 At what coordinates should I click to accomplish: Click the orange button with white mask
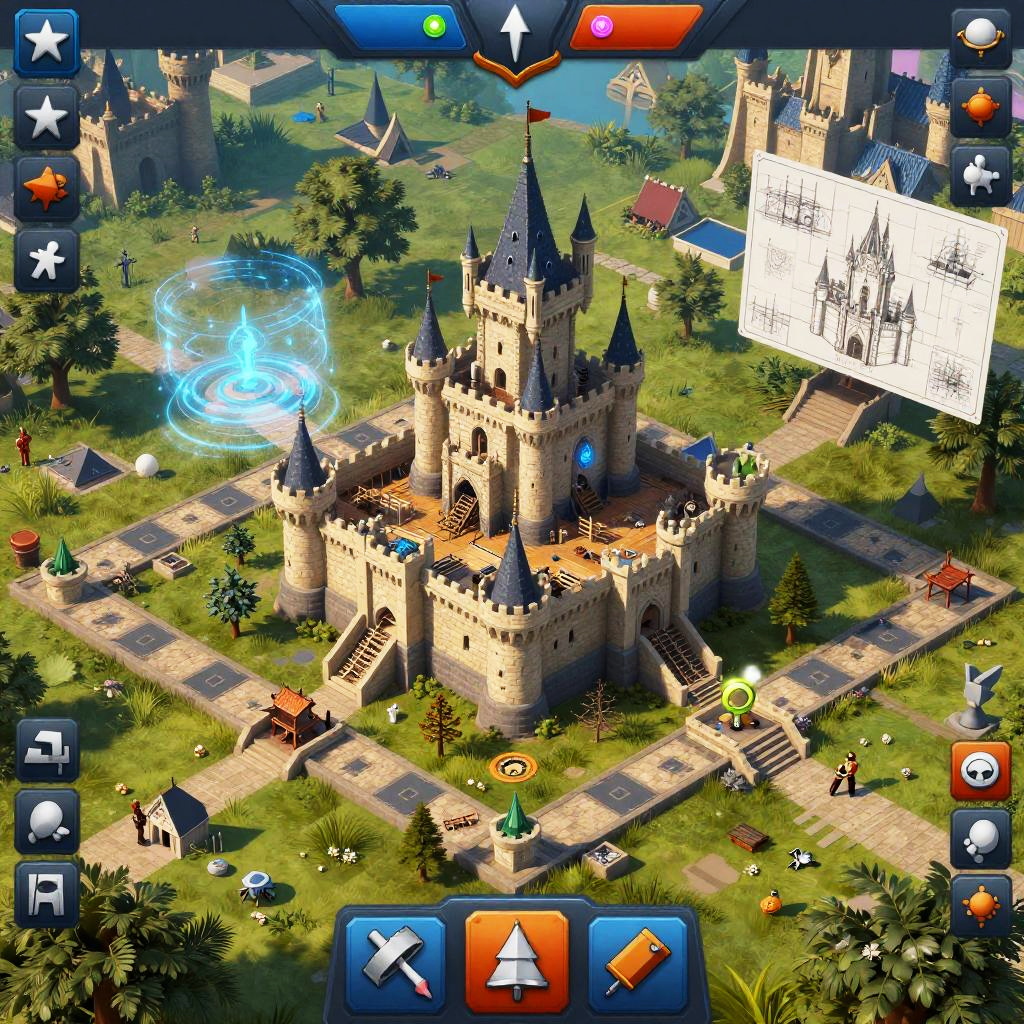point(980,770)
